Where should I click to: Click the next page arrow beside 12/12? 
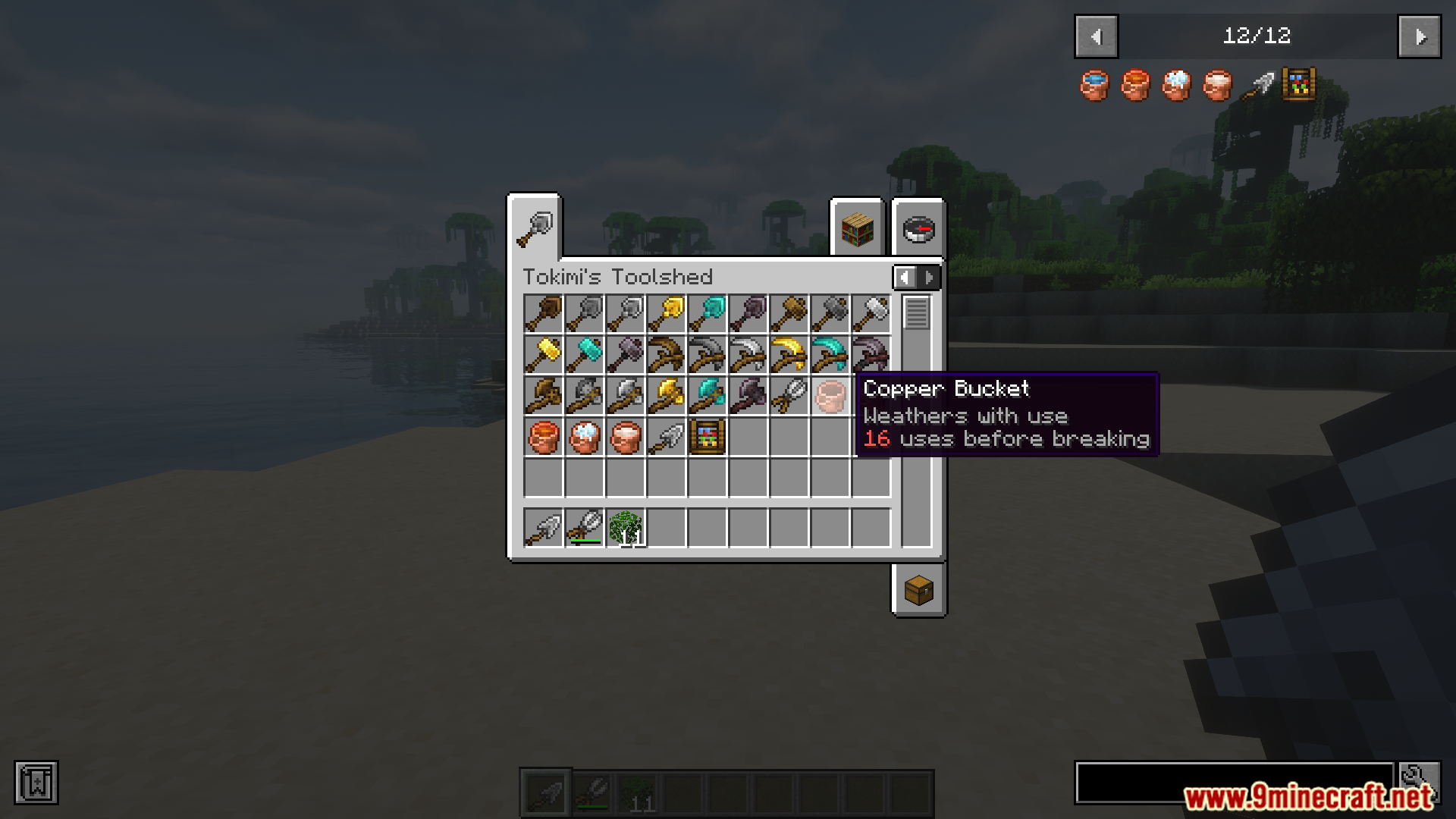click(x=1420, y=36)
